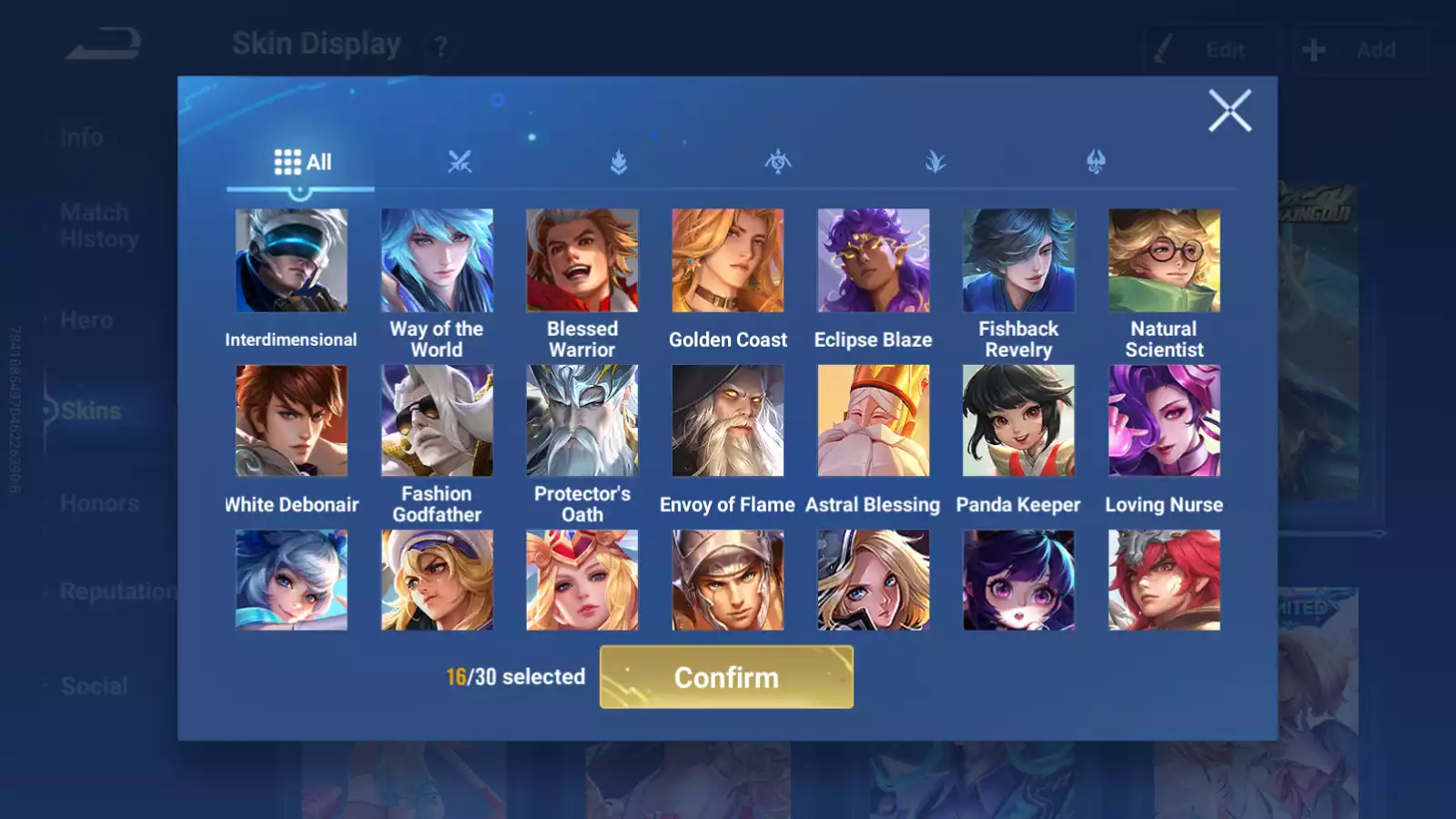Switch to the All skins tab
1456x819 pixels.
[x=302, y=162]
